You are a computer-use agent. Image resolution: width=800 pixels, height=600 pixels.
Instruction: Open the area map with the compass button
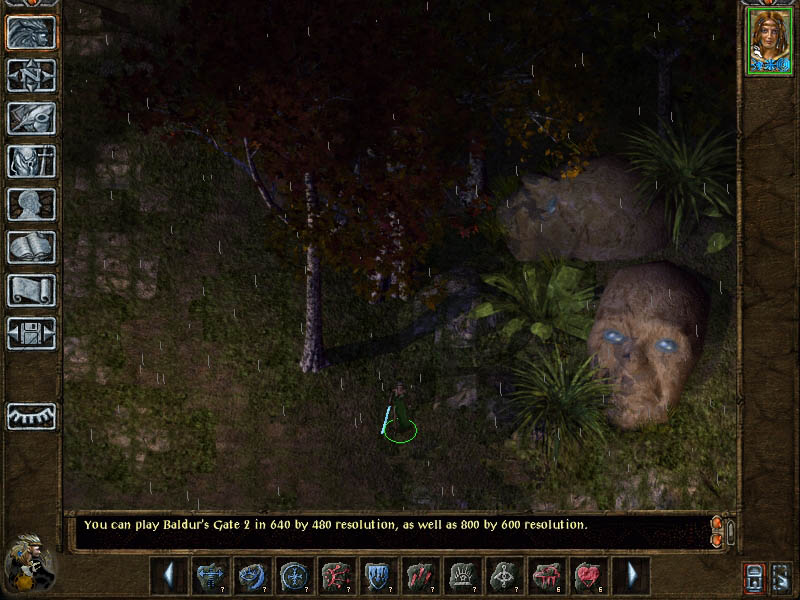(x=31, y=75)
